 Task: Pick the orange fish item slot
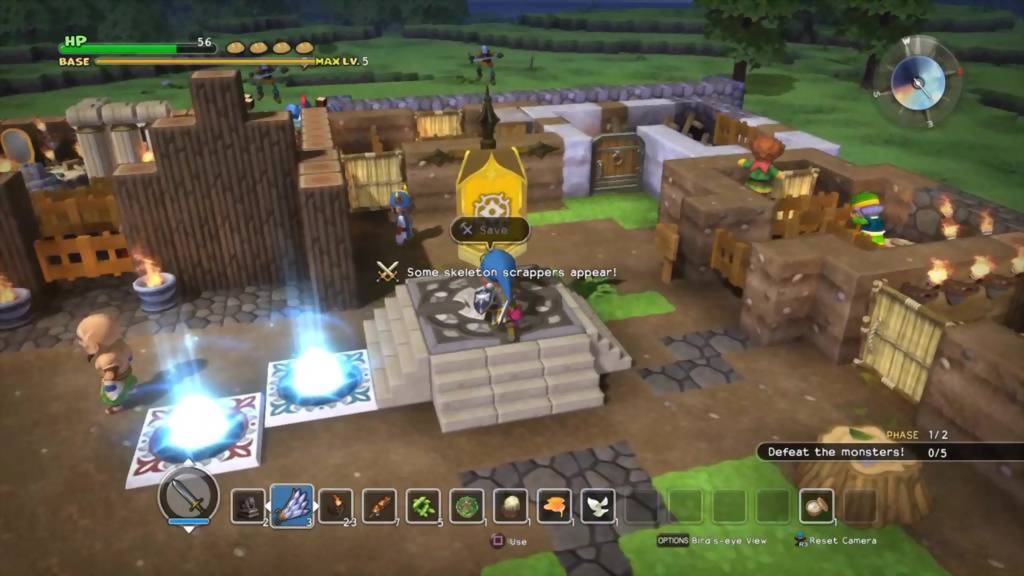pos(555,506)
